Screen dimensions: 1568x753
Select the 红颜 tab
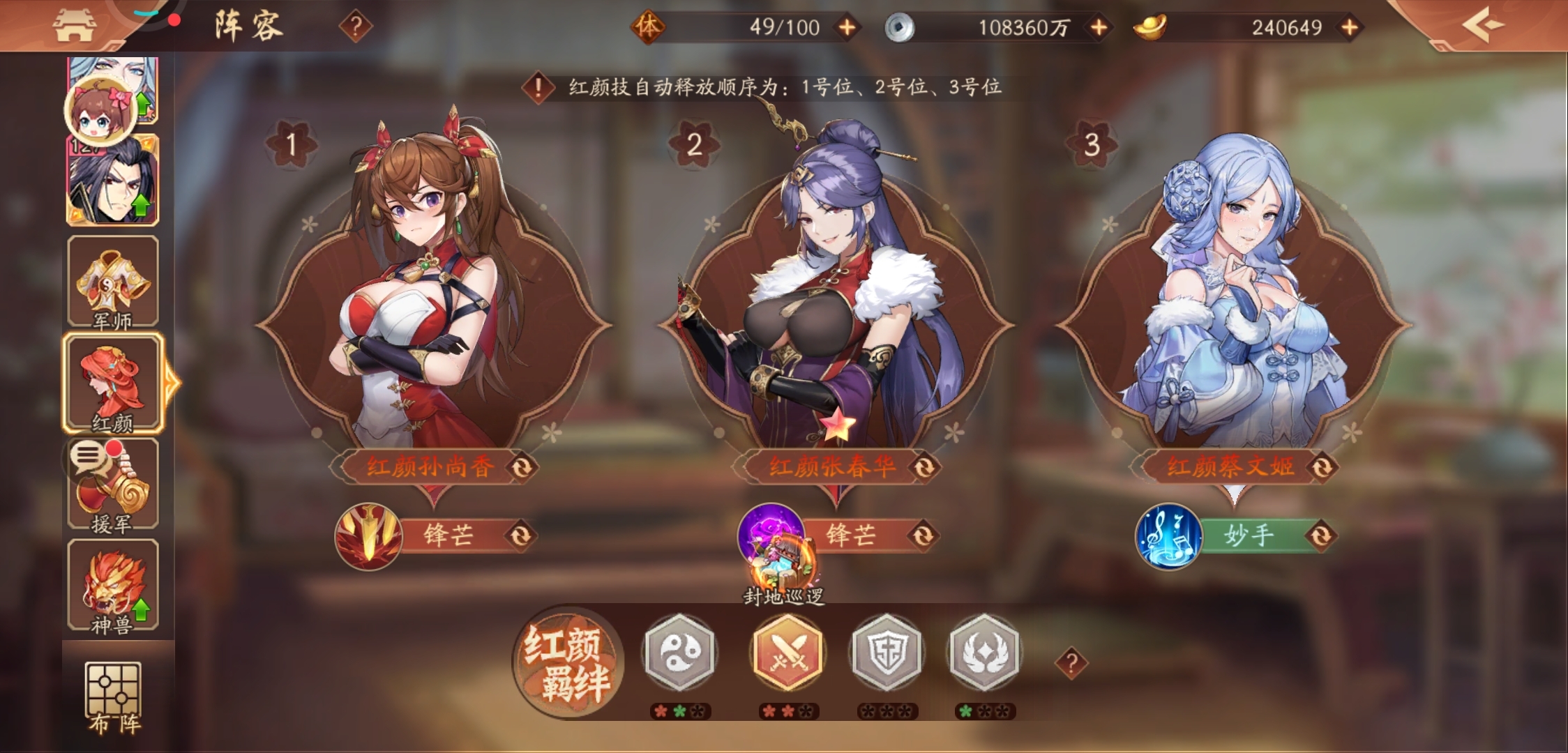pos(113,383)
